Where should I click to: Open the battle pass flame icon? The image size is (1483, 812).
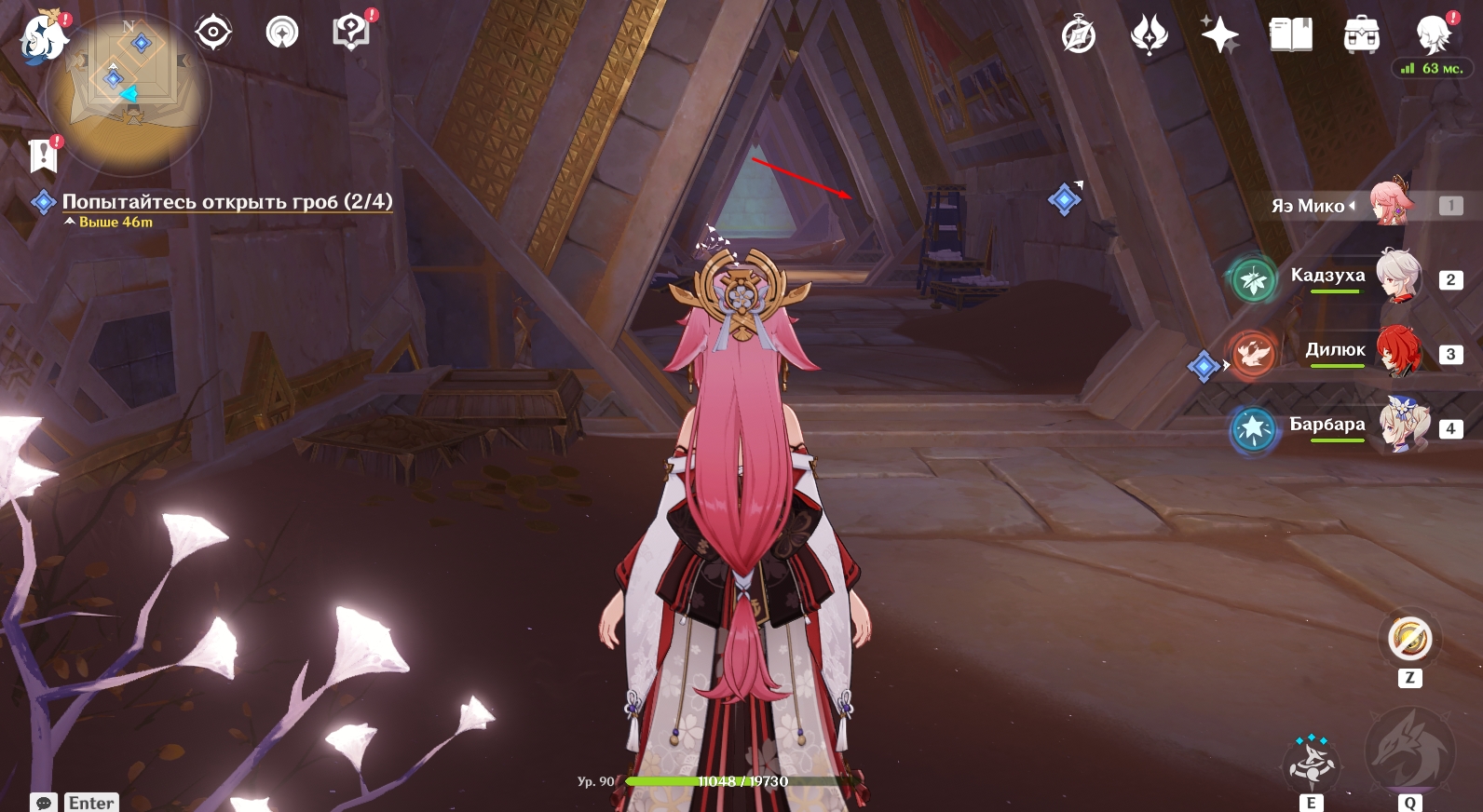click(x=1149, y=35)
